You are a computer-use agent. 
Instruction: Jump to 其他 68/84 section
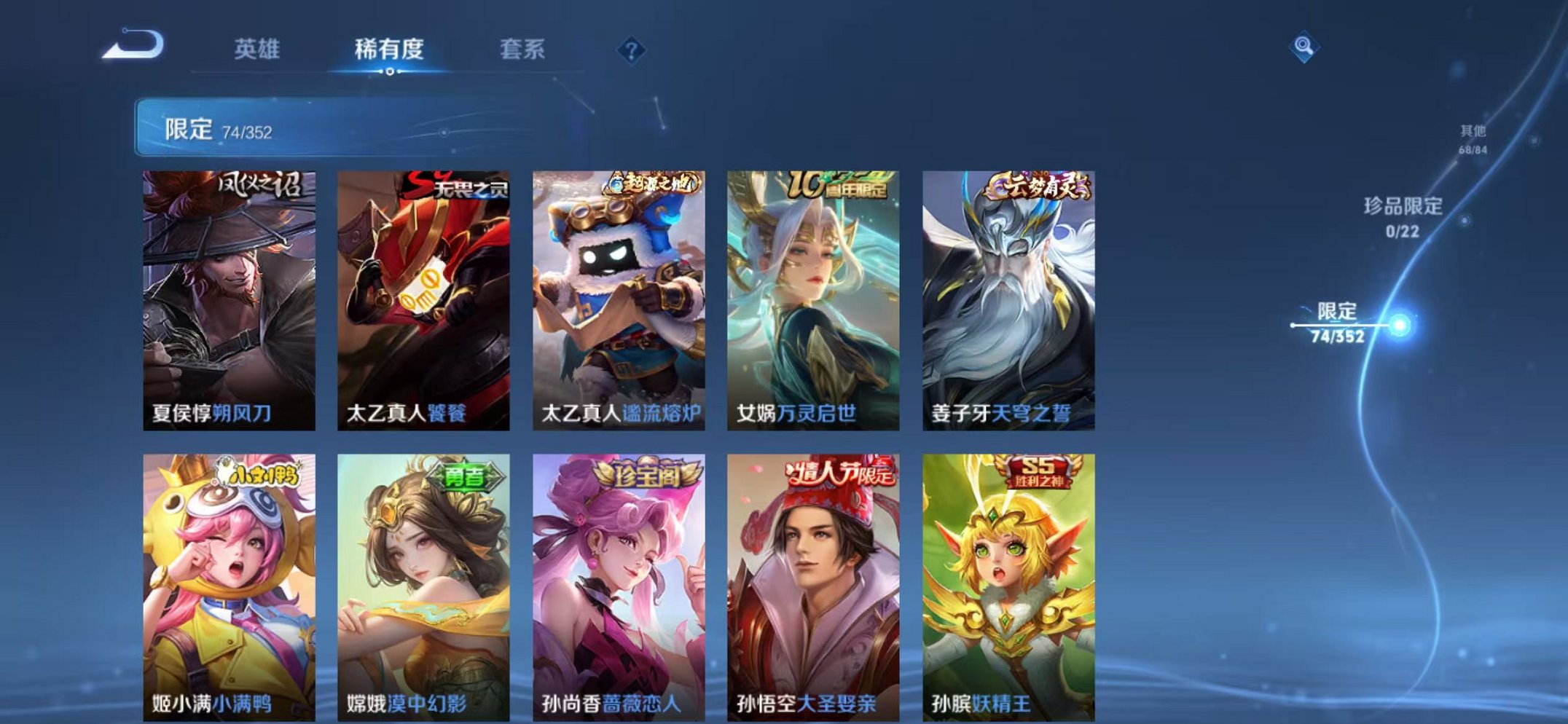[x=1472, y=138]
